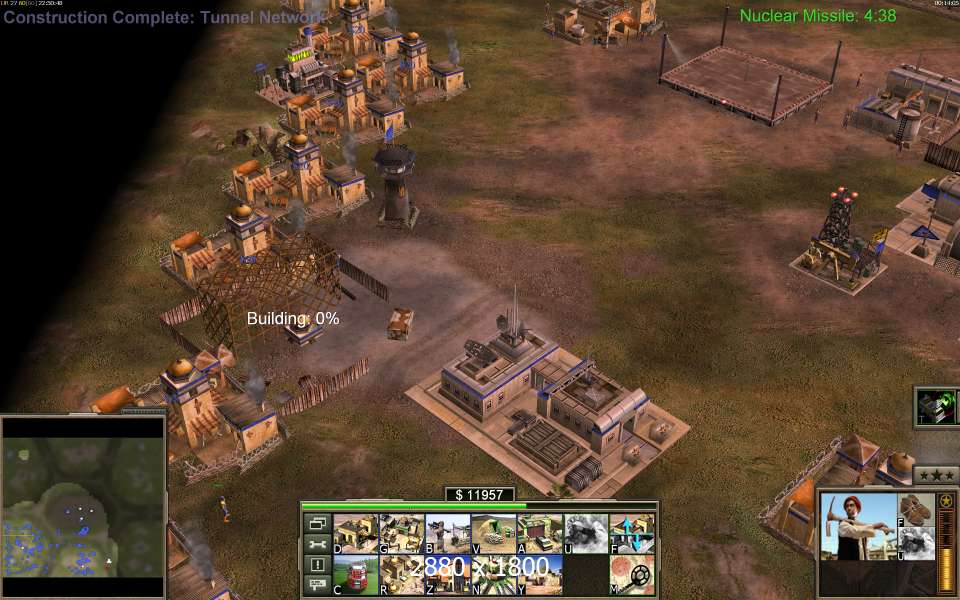Choose the vehicle factory icon marked A
The image size is (960, 600).
point(539,533)
